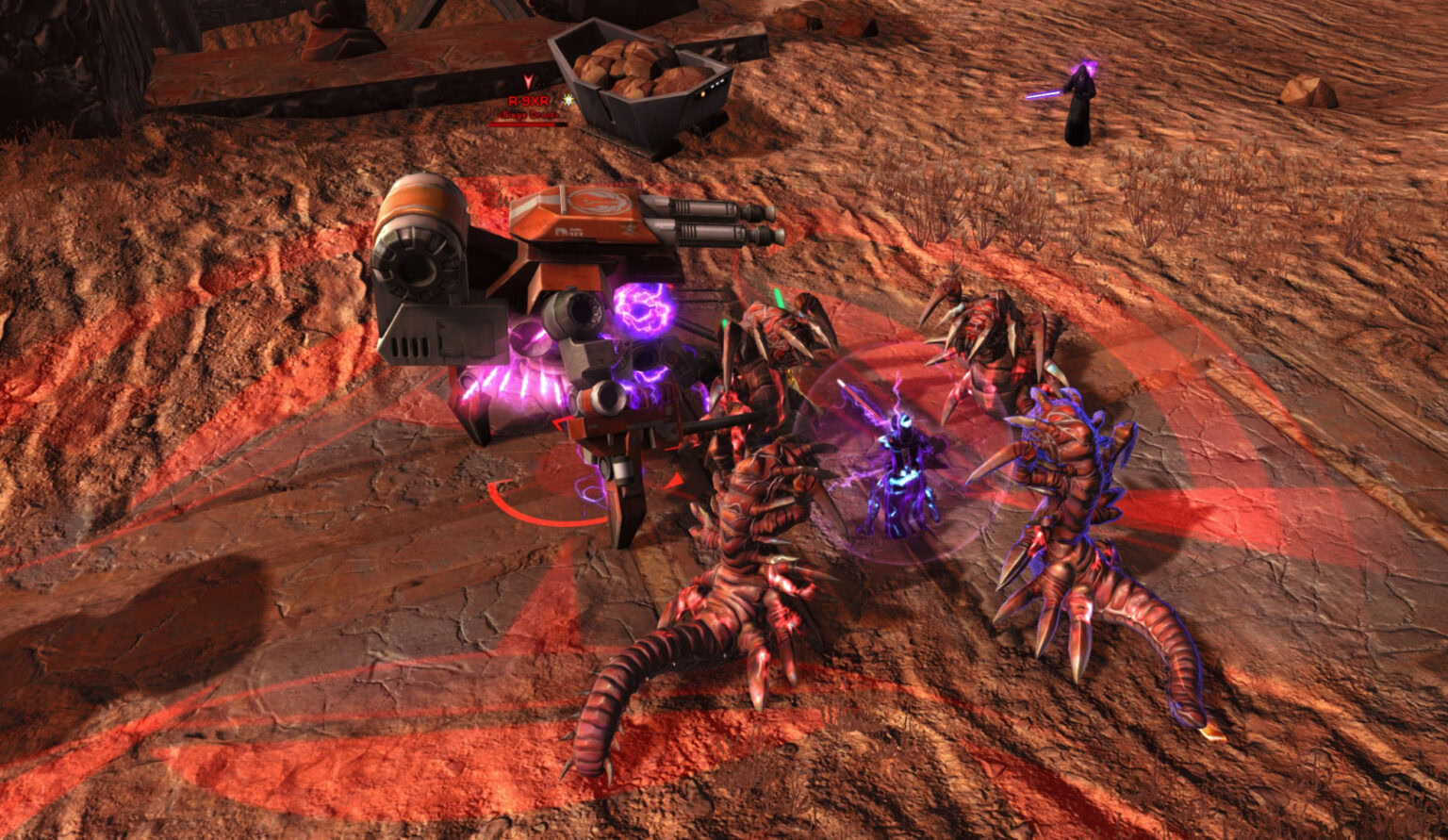Click the gold elite star beside R-9XR's name
This screenshot has height=840, width=1448.
568,101
